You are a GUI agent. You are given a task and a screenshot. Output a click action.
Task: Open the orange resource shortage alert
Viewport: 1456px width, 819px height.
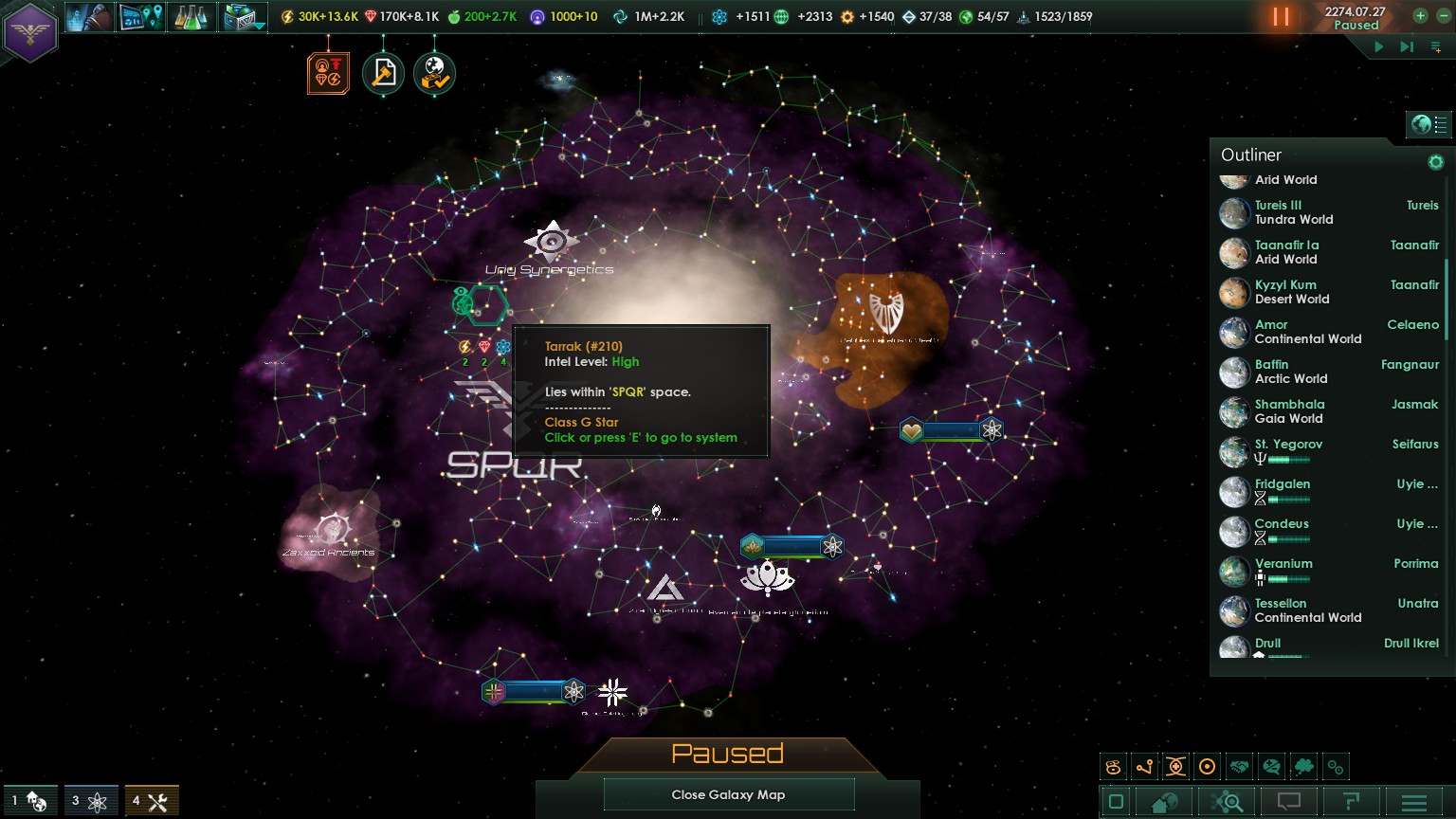click(328, 73)
